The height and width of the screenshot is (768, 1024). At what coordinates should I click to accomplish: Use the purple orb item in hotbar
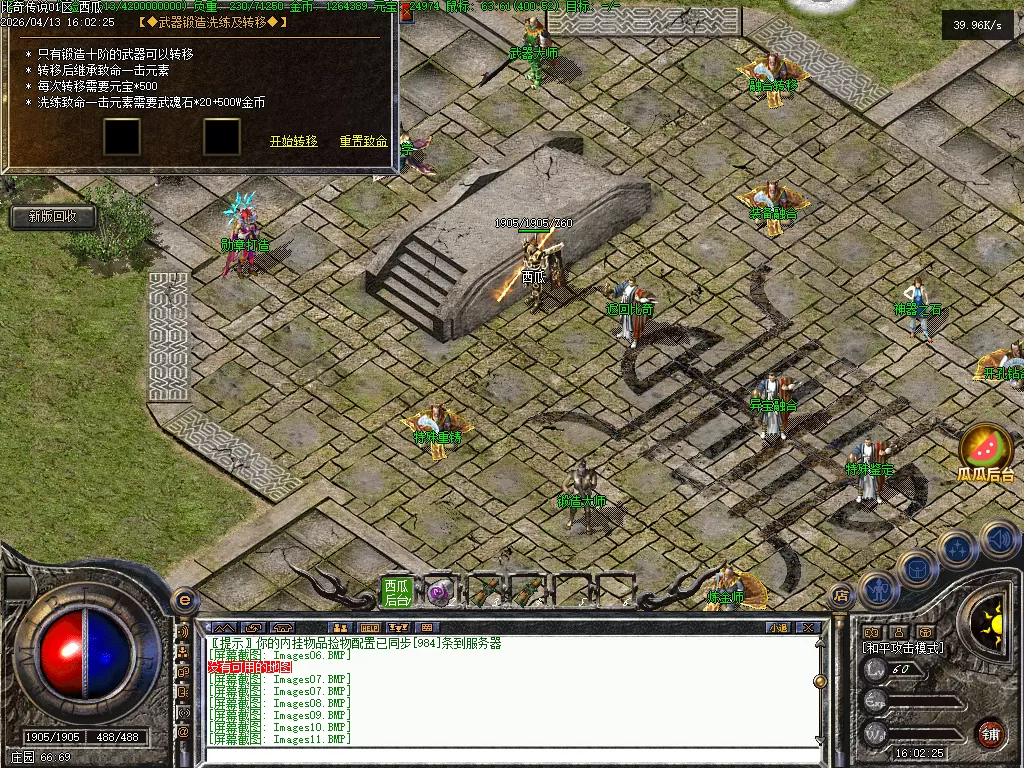tap(439, 592)
